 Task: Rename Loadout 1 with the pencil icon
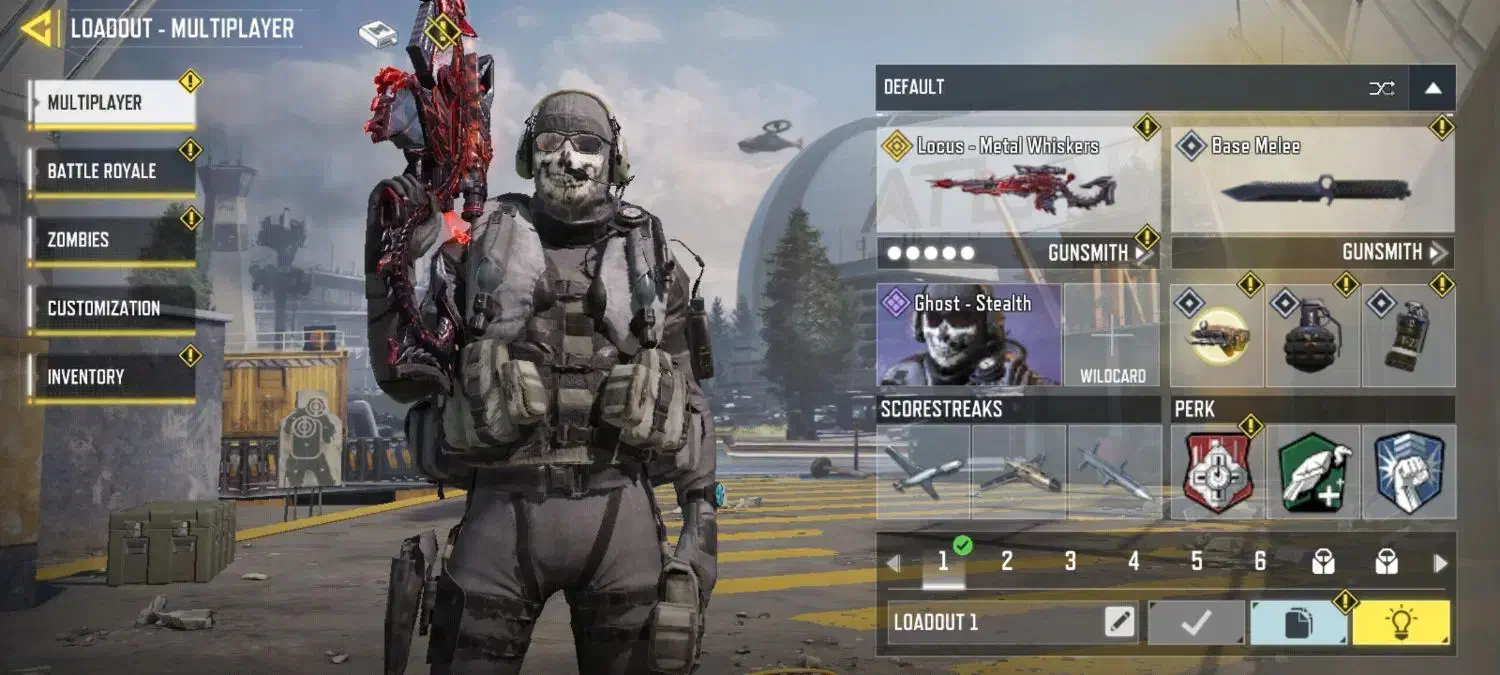click(1120, 623)
